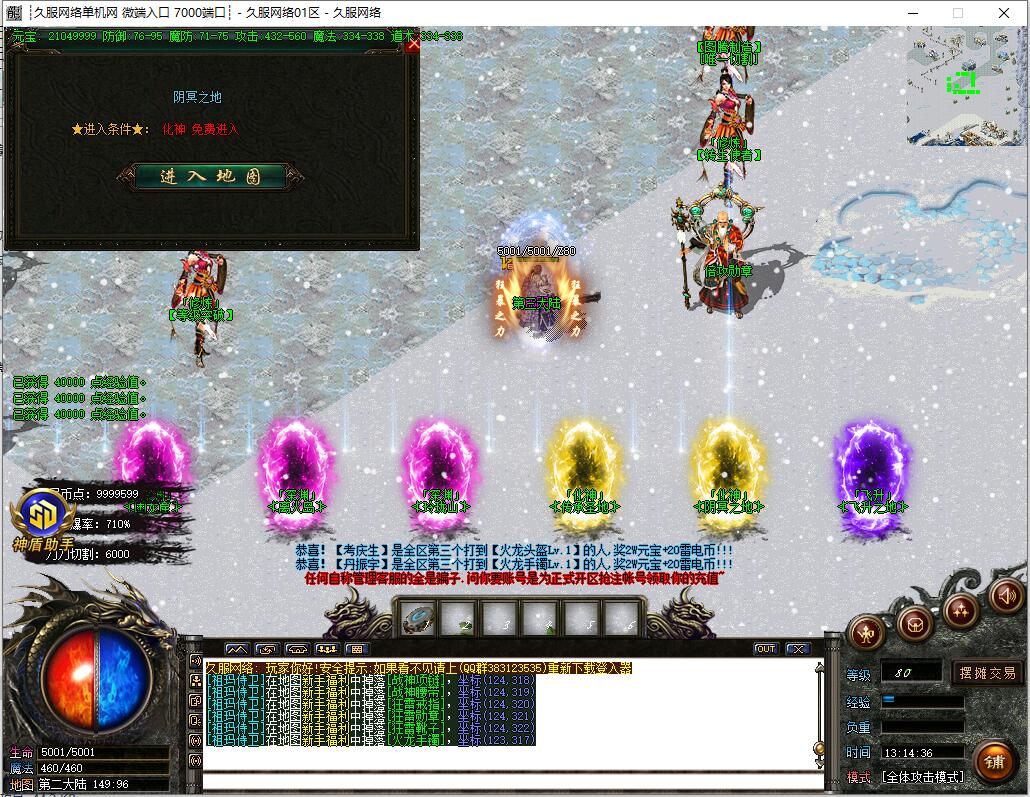Click the OUT button above chat
This screenshot has width=1030, height=797.
point(765,649)
